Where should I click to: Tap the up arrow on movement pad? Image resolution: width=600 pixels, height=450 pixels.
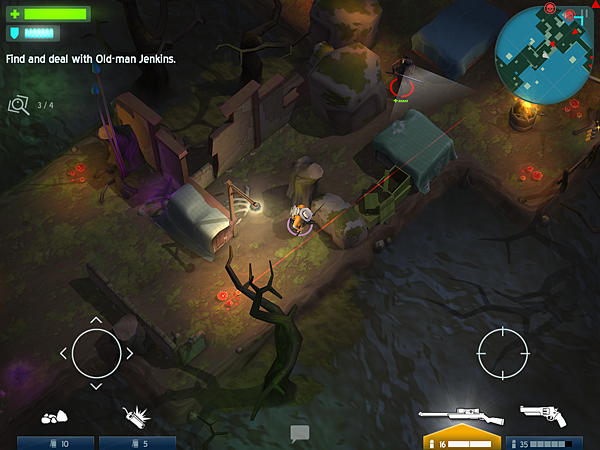pyautogui.click(x=96, y=321)
